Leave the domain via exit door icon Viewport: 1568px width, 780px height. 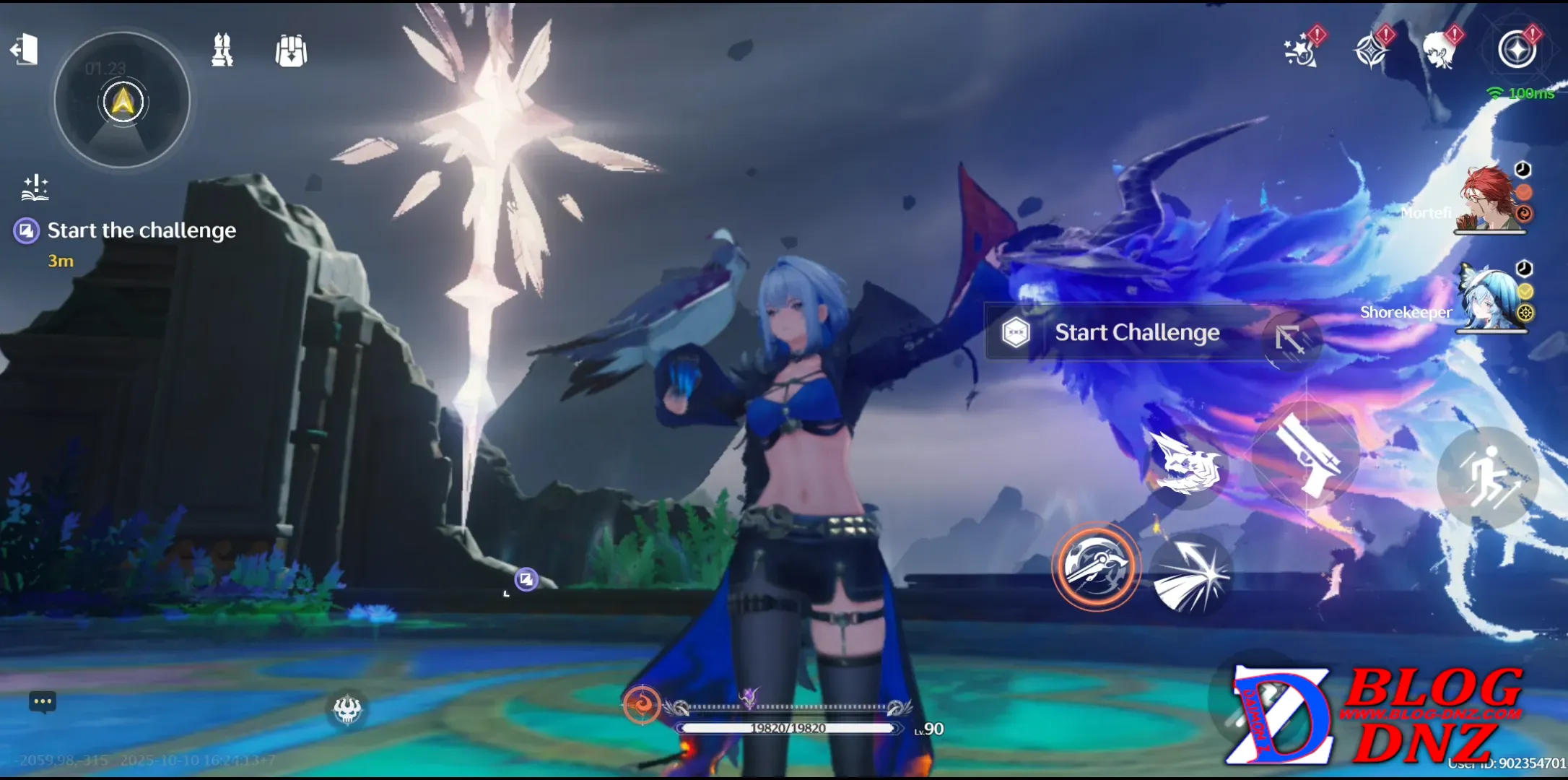click(x=24, y=50)
